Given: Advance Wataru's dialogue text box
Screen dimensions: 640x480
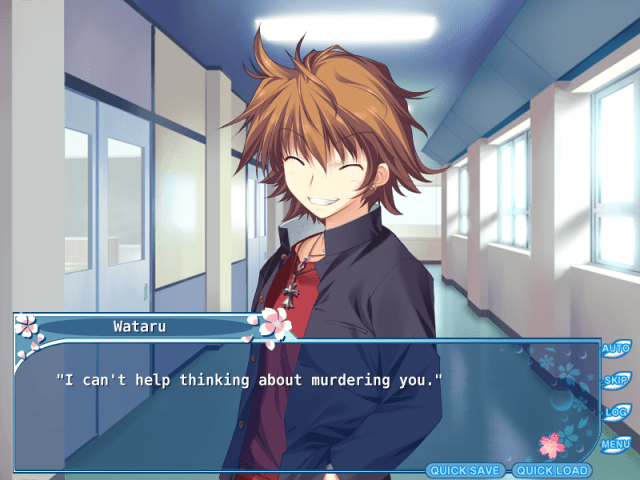Looking at the screenshot, I should pyautogui.click(x=300, y=410).
